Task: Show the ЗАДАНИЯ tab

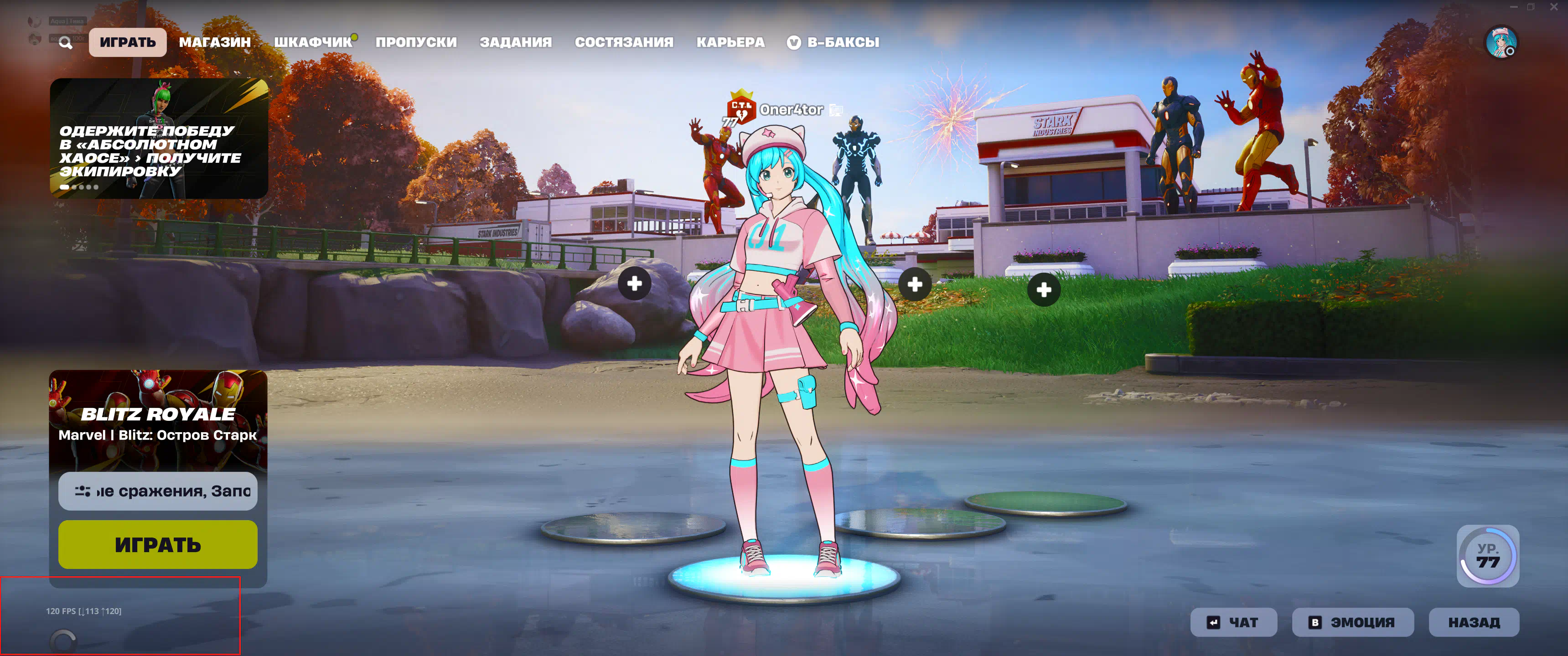Action: click(x=516, y=42)
